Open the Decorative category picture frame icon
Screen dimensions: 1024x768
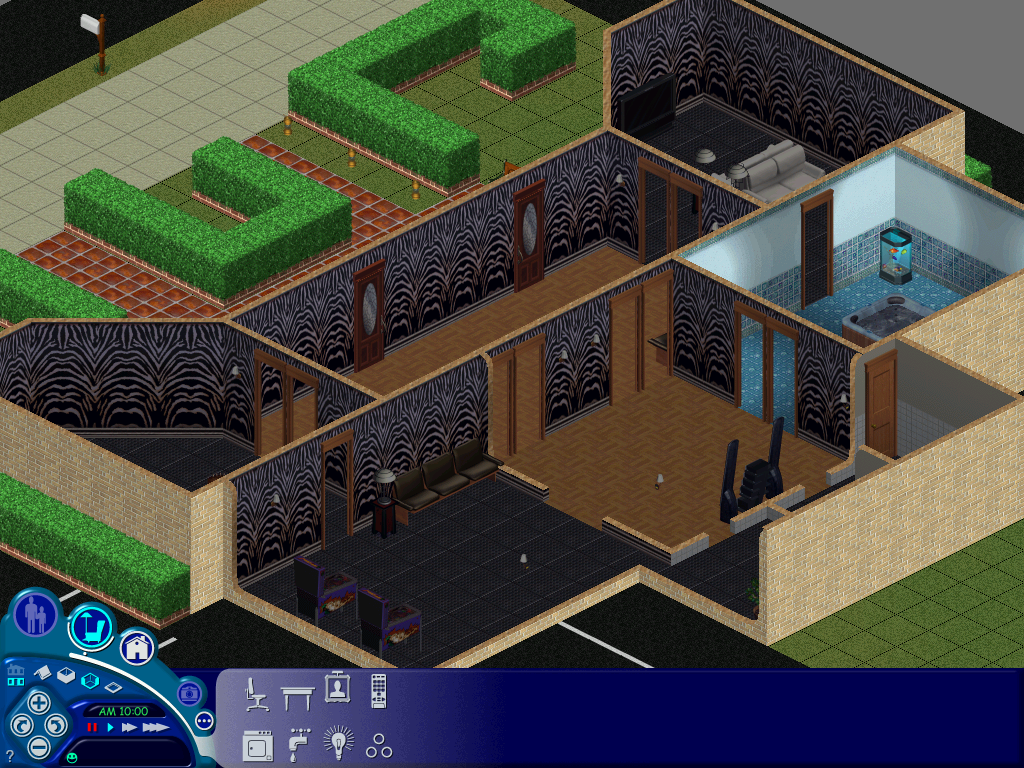point(337,689)
